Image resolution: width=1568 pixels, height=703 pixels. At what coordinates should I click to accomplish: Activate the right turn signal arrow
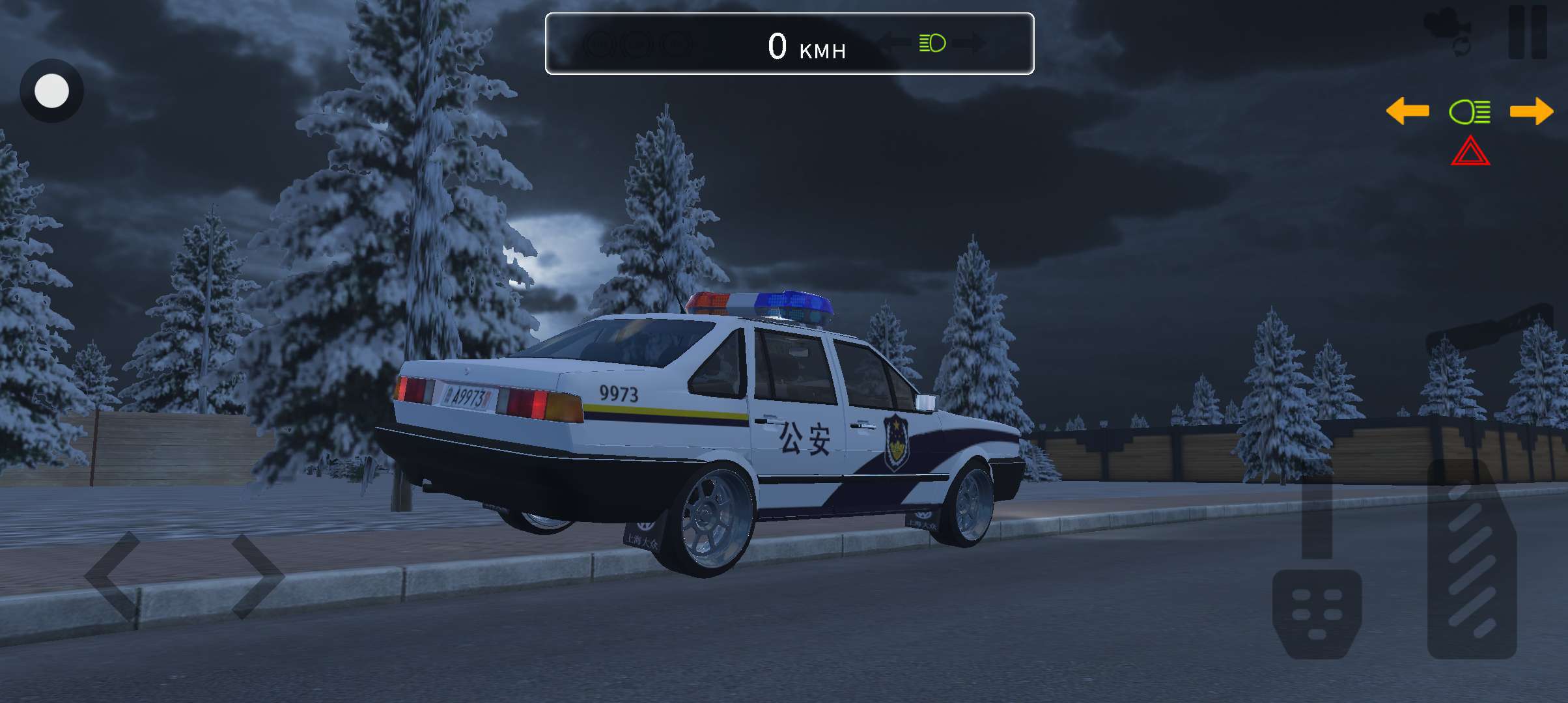[1532, 111]
